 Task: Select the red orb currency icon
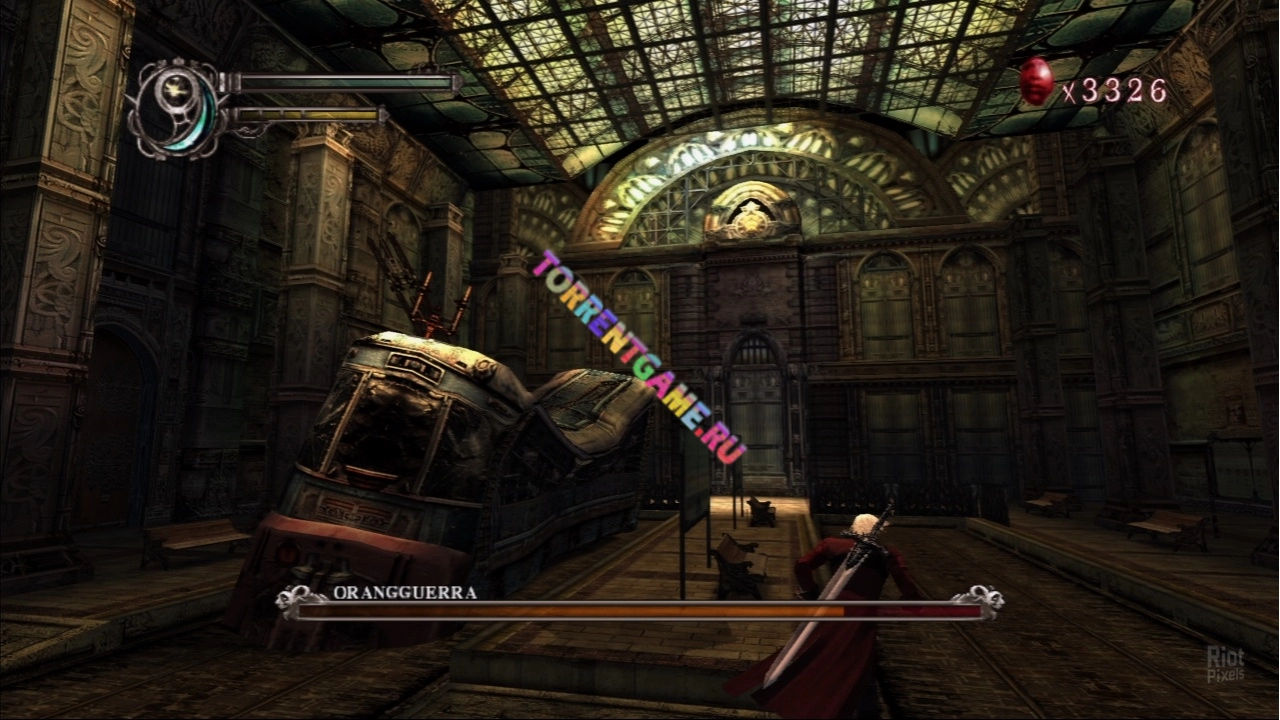tap(1036, 82)
